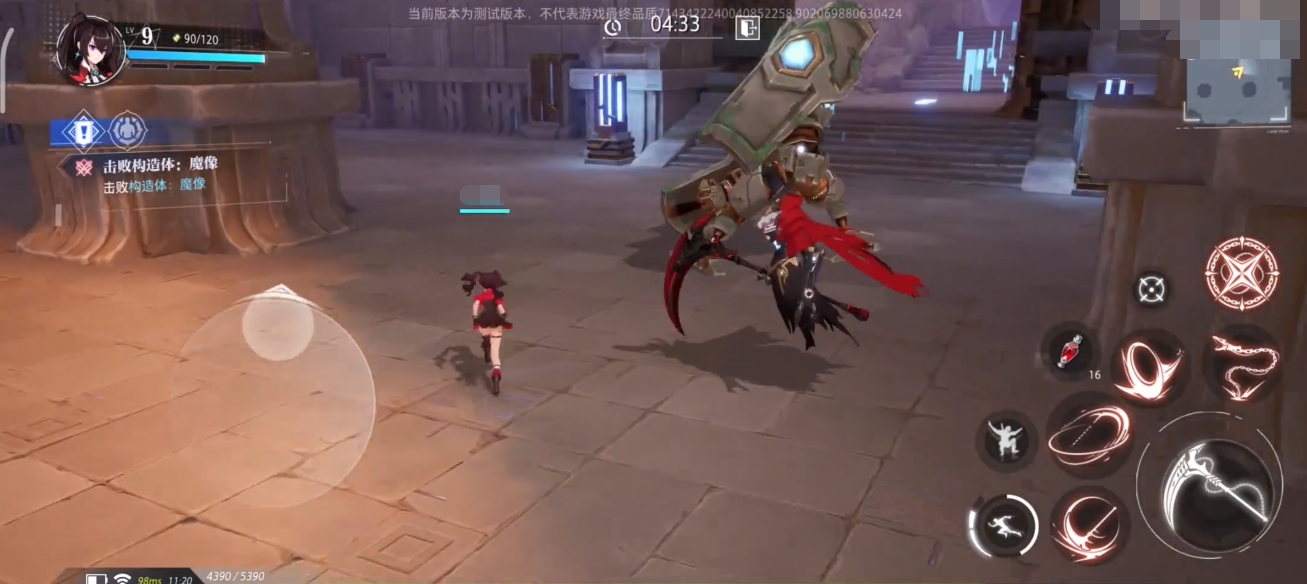Activate the chain snake skill
Screen dimensions: 1307x584
click(x=1242, y=363)
